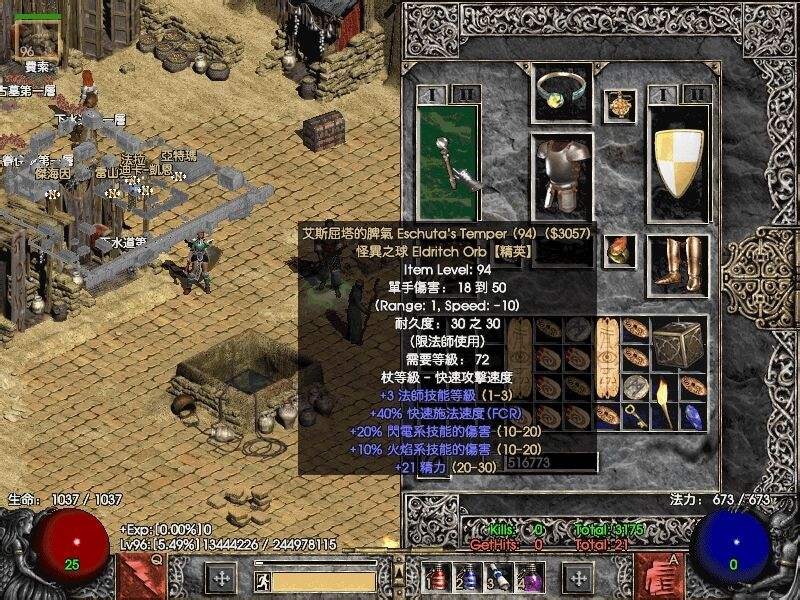
Task: Click the equipped golden boots
Action: click(677, 267)
